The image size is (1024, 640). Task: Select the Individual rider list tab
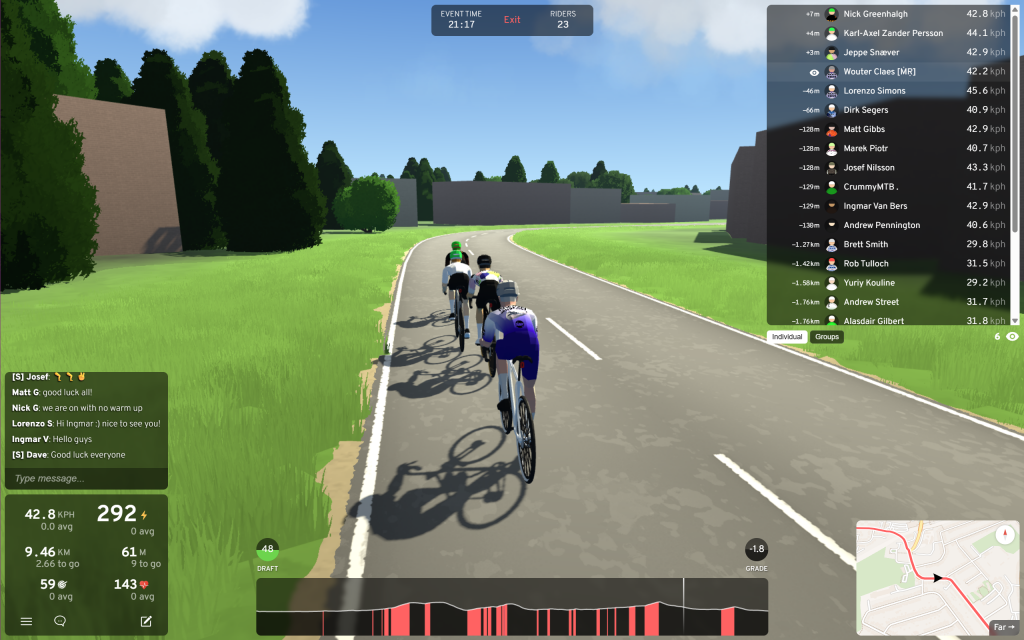[787, 337]
